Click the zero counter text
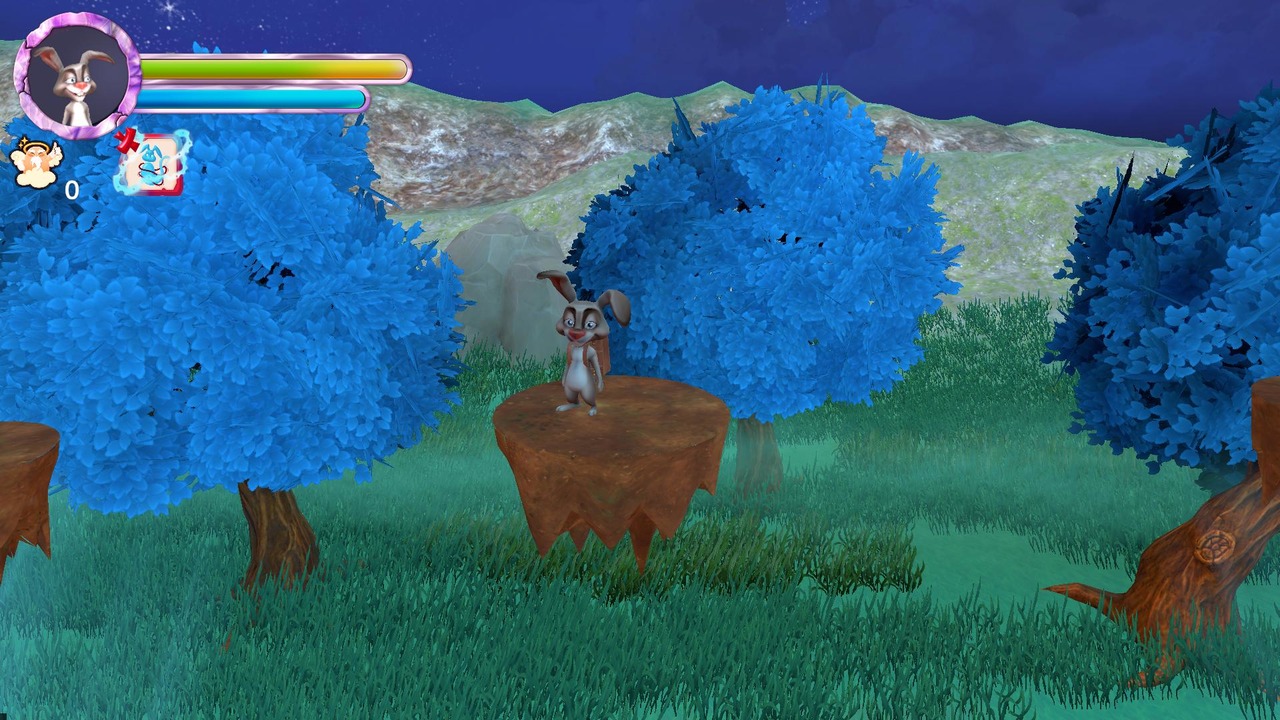The width and height of the screenshot is (1280, 720). point(72,190)
